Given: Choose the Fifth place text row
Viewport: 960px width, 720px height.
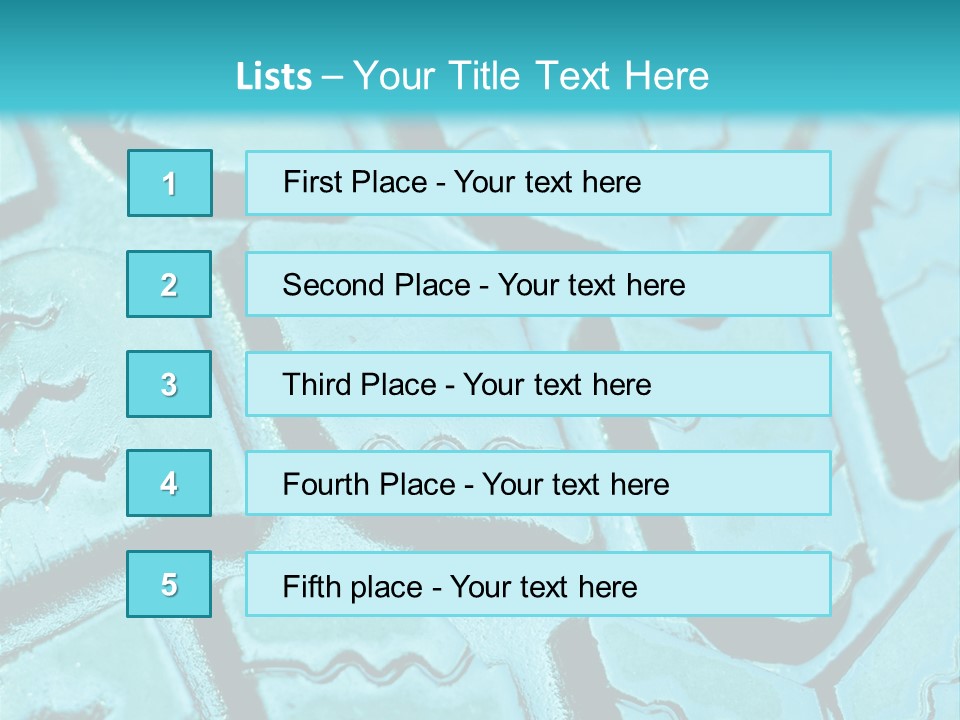Looking at the screenshot, I should pos(538,585).
